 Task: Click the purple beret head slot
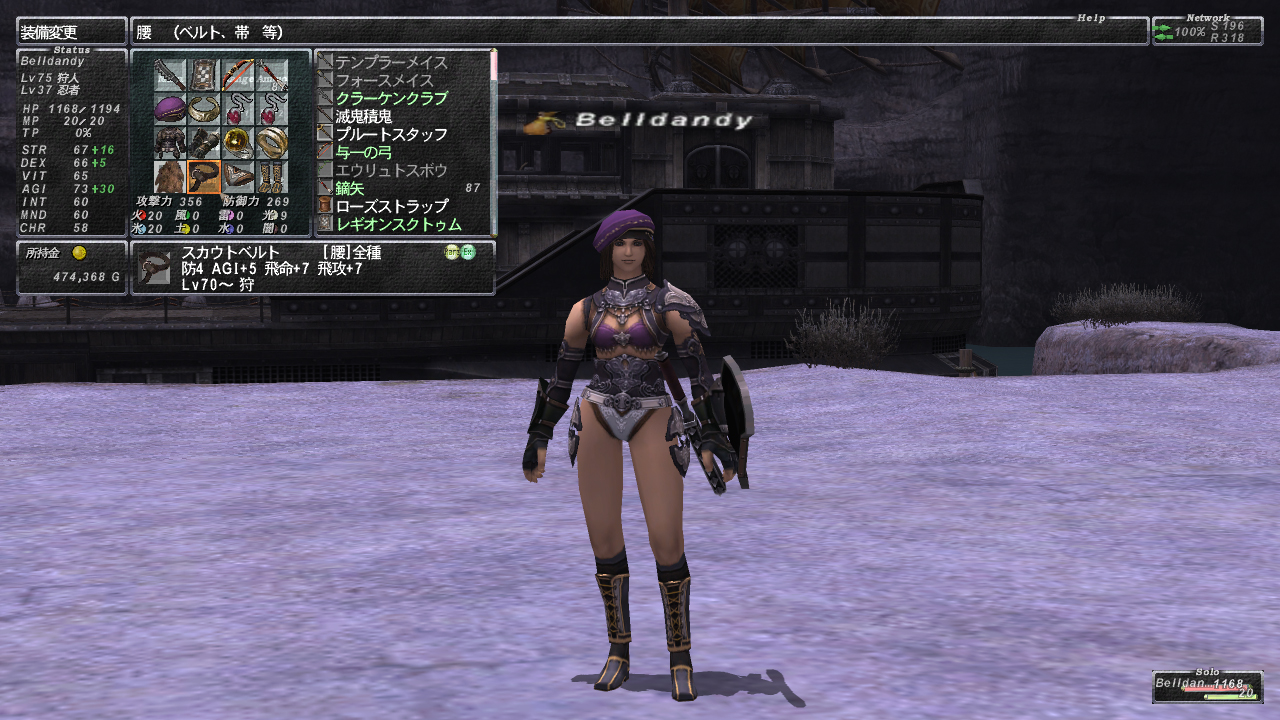[170, 109]
